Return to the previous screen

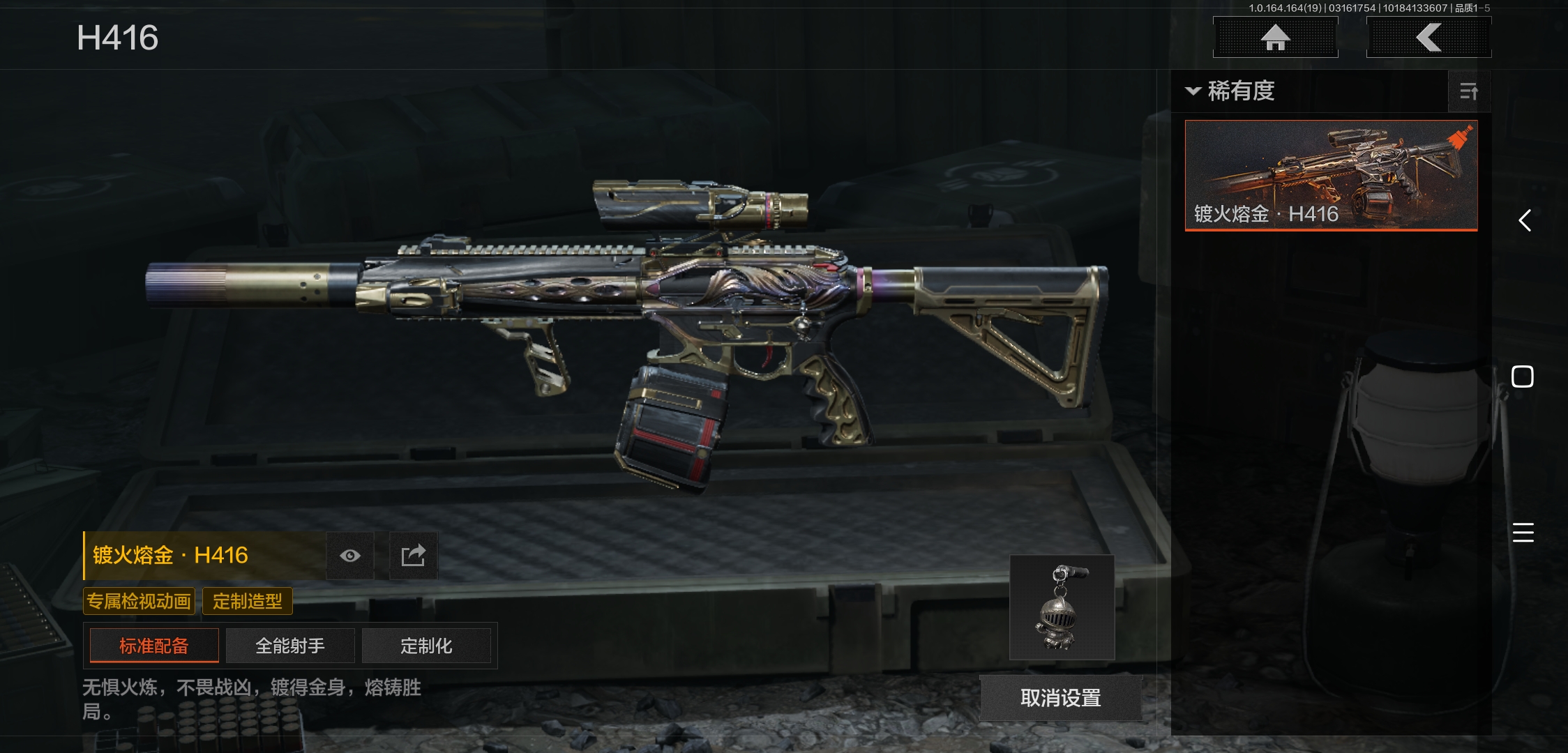click(x=1428, y=38)
